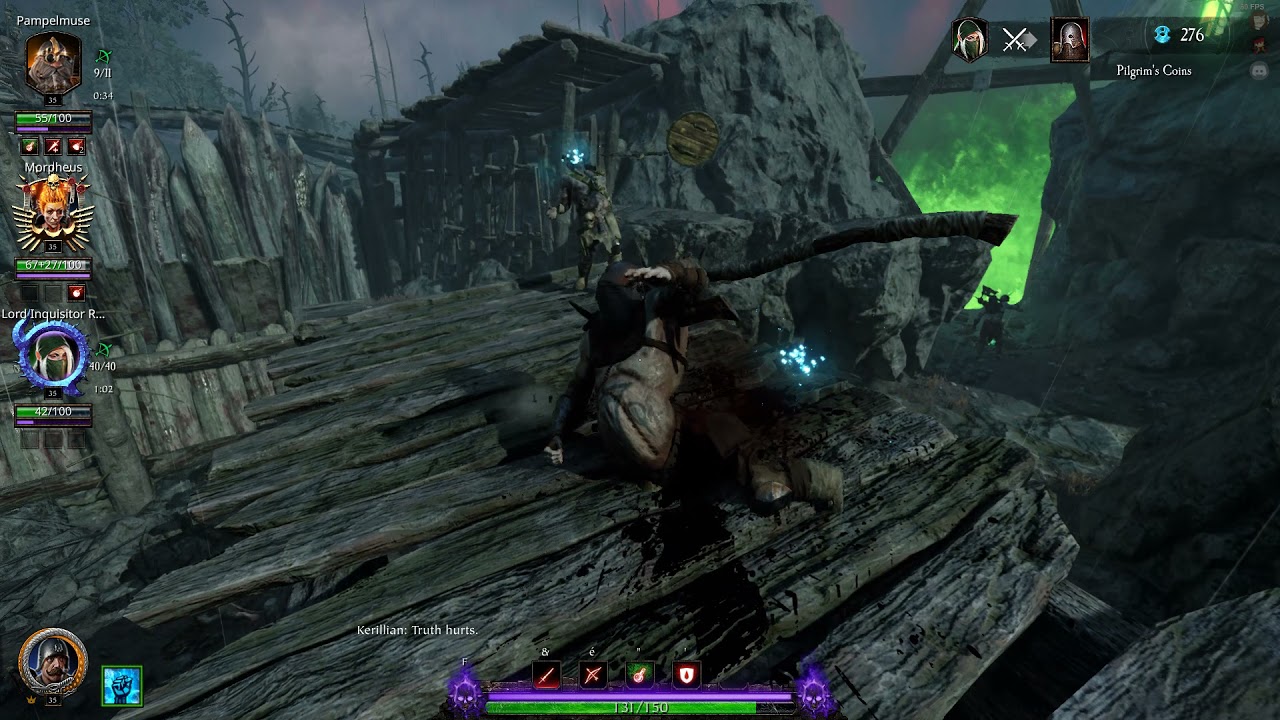The height and width of the screenshot is (720, 1280).
Task: Use the green potion item slot
Action: tap(640, 676)
